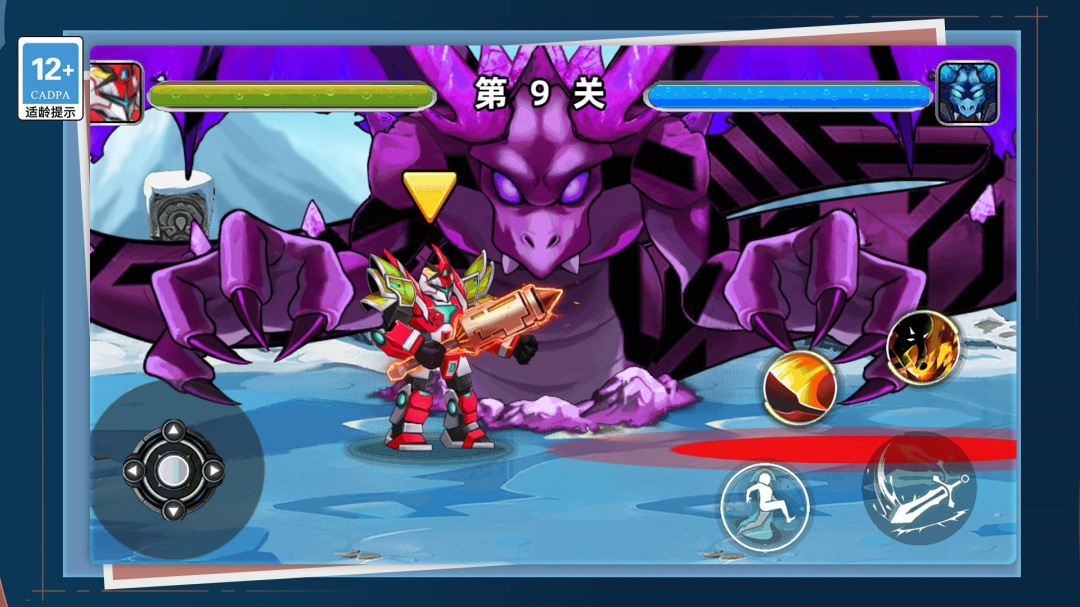Tap the joystick's down arrow
Viewport: 1080px width, 607px height.
click(173, 509)
